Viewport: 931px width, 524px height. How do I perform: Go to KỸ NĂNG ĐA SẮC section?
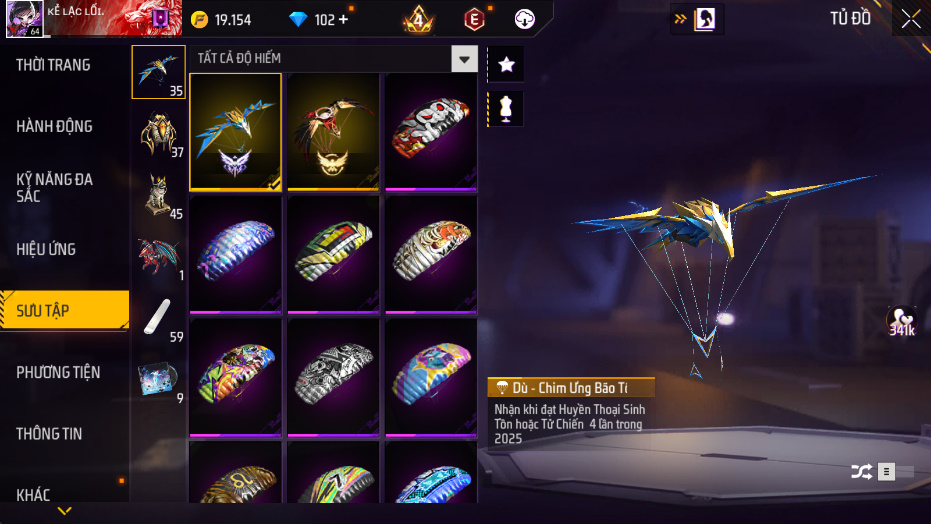tap(55, 187)
